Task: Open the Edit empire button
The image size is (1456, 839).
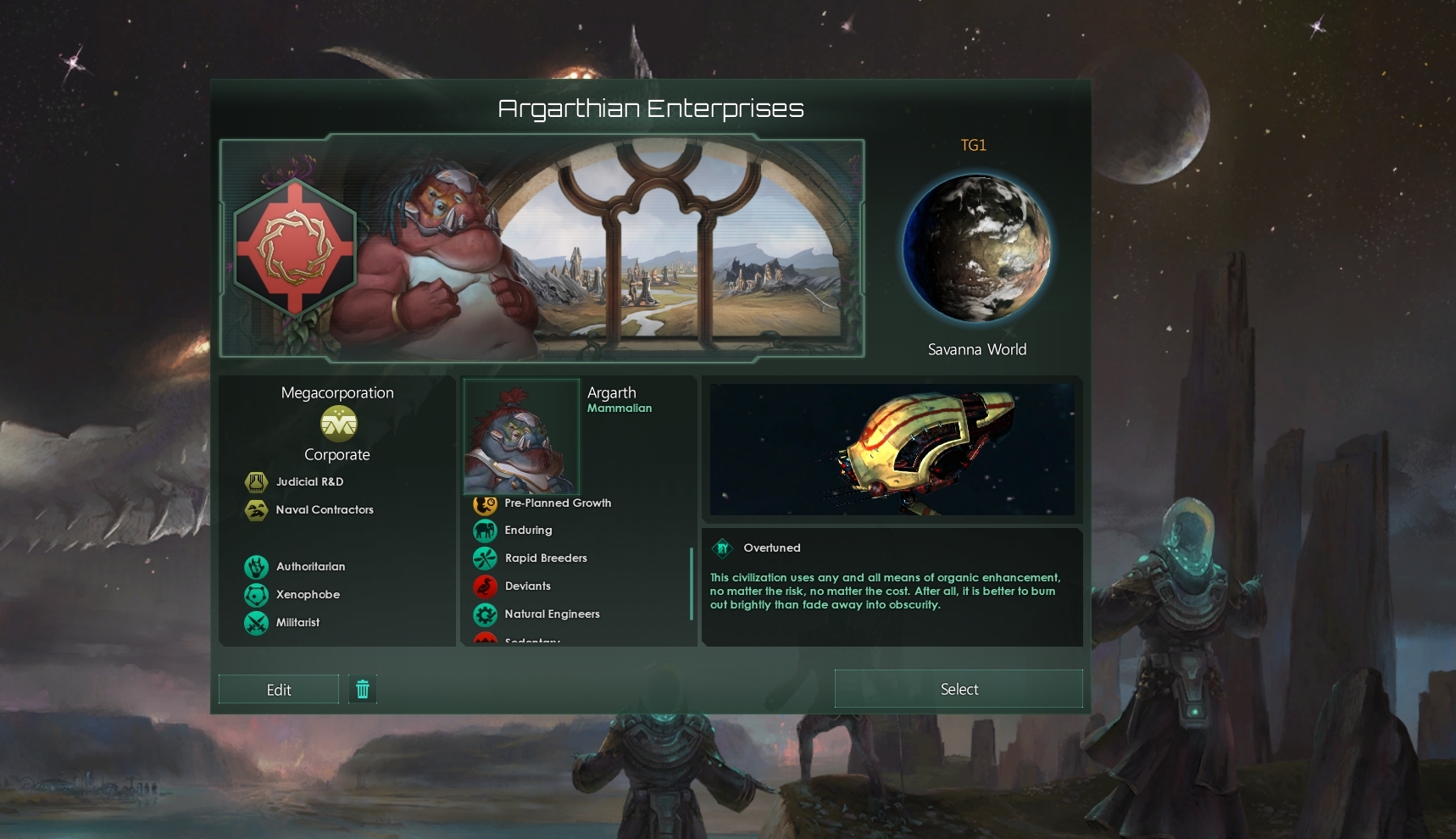Action: pos(279,689)
